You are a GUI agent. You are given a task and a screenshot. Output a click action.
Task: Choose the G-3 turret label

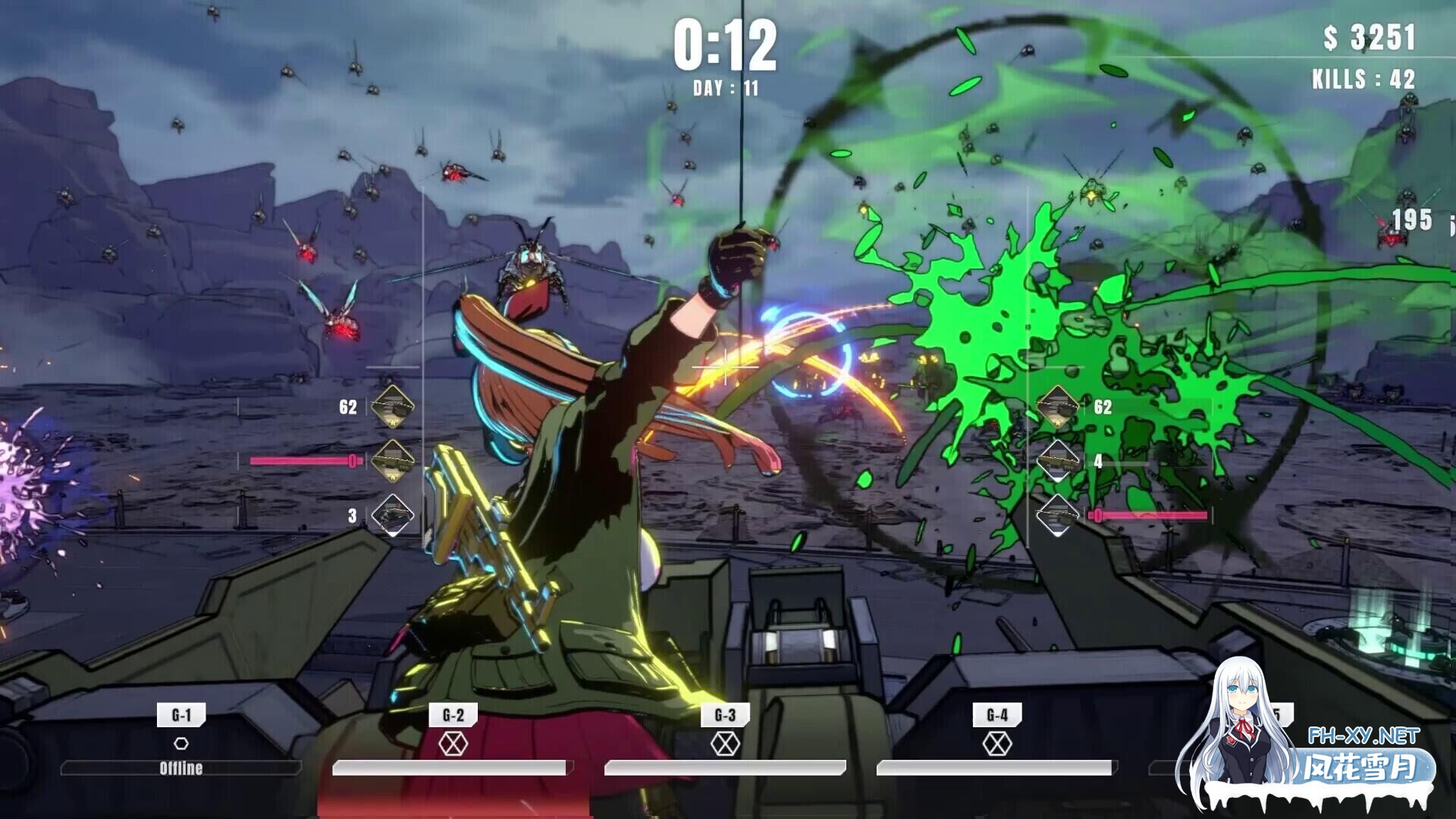click(725, 715)
